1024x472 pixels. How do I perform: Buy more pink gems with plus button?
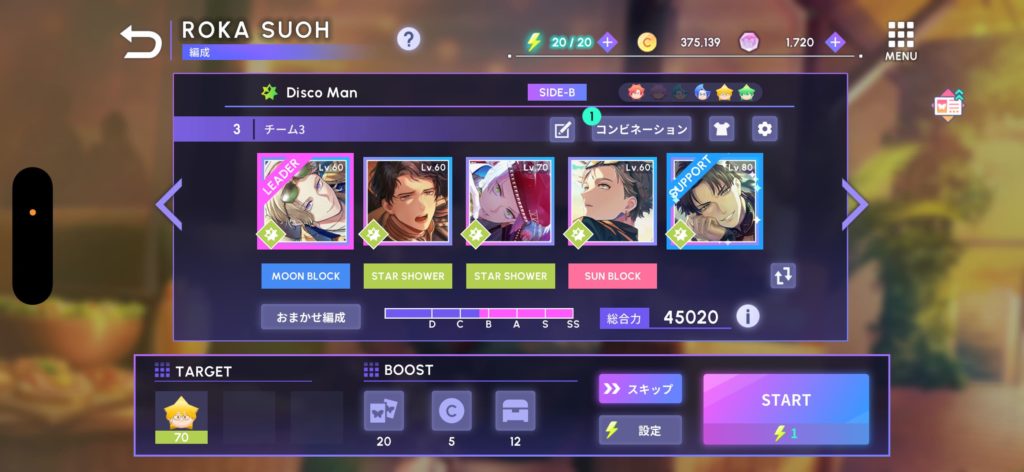pyautogui.click(x=836, y=42)
